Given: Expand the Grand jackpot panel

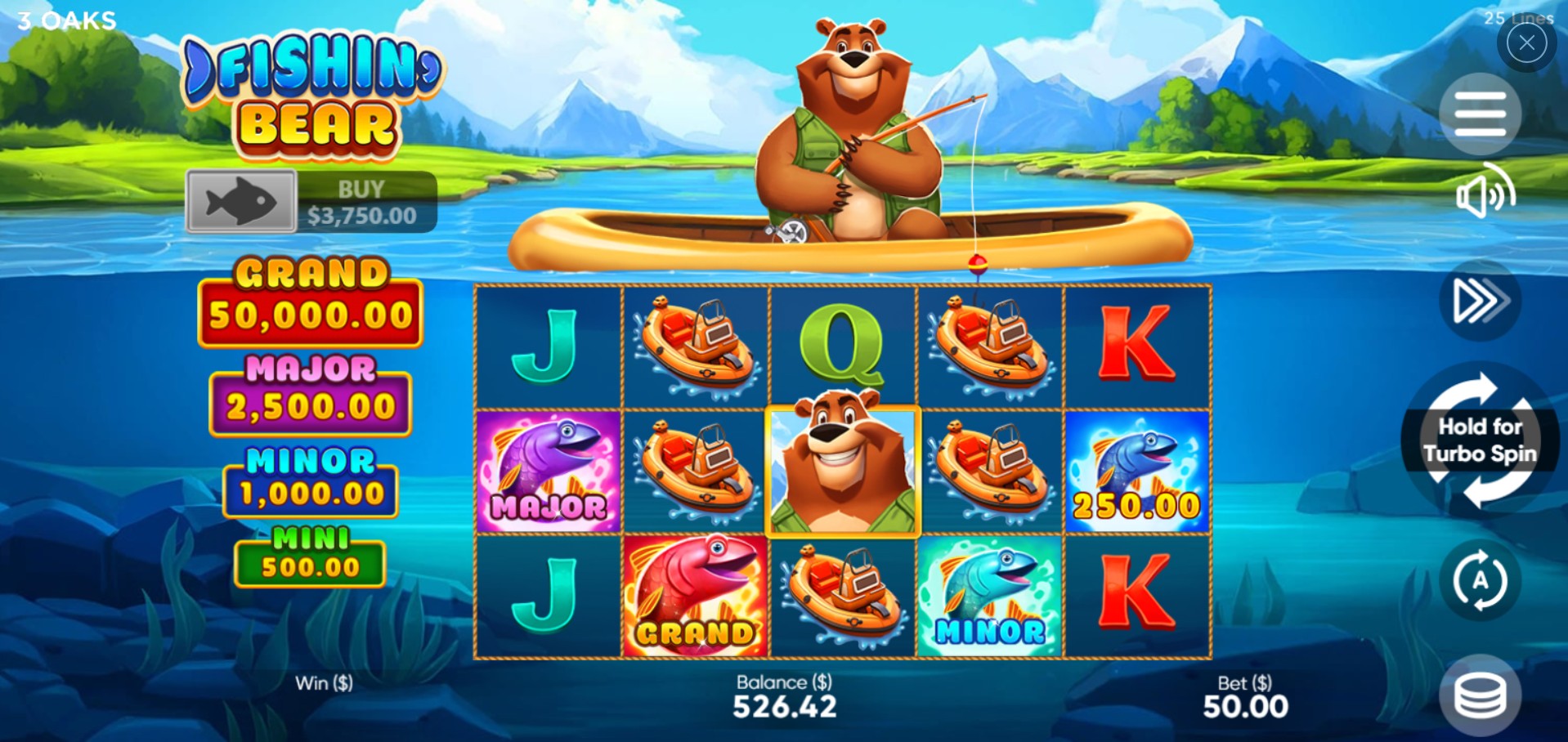Looking at the screenshot, I should click(310, 297).
